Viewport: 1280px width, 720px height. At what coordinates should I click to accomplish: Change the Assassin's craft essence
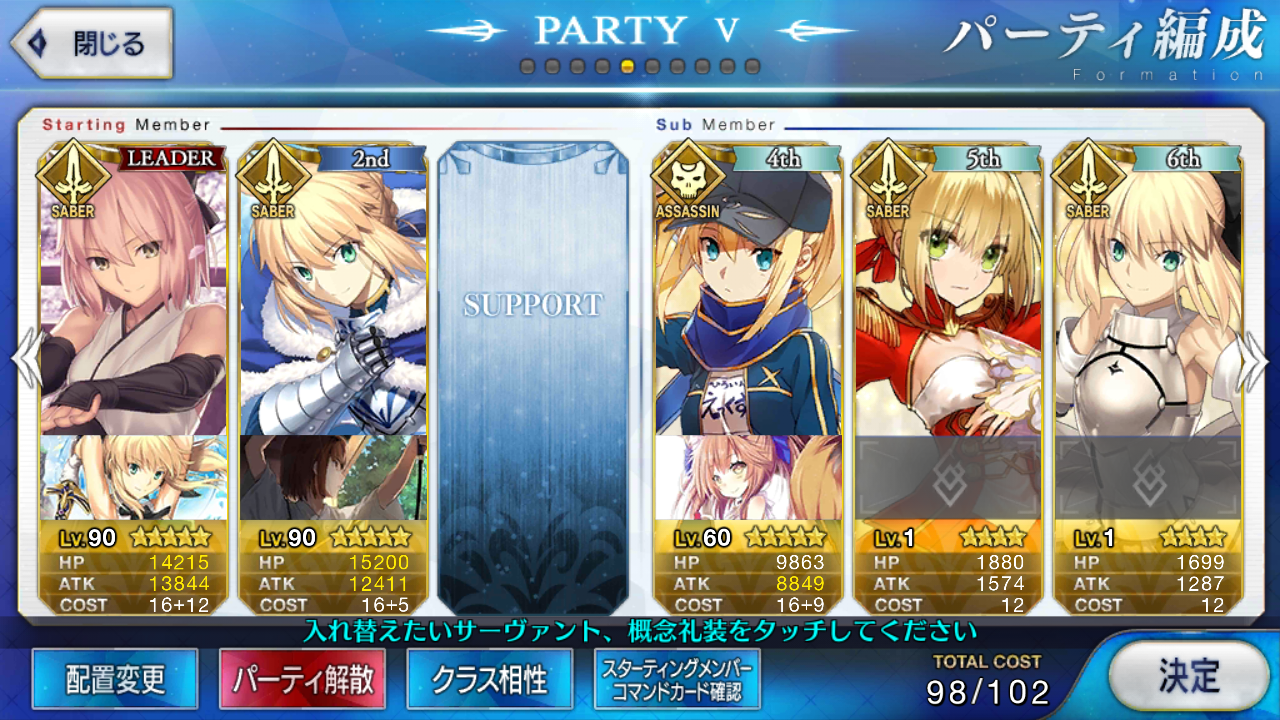tap(748, 477)
